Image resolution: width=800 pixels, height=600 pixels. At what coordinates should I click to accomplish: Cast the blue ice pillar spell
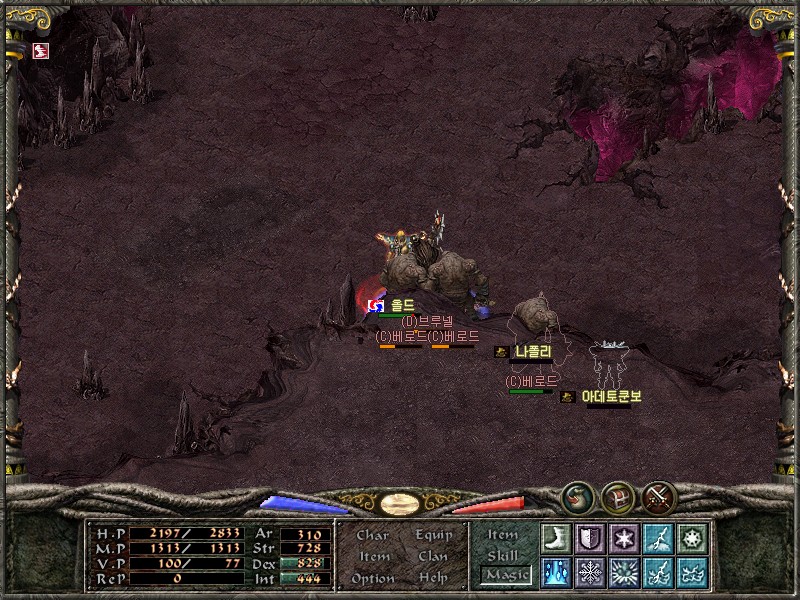555,572
